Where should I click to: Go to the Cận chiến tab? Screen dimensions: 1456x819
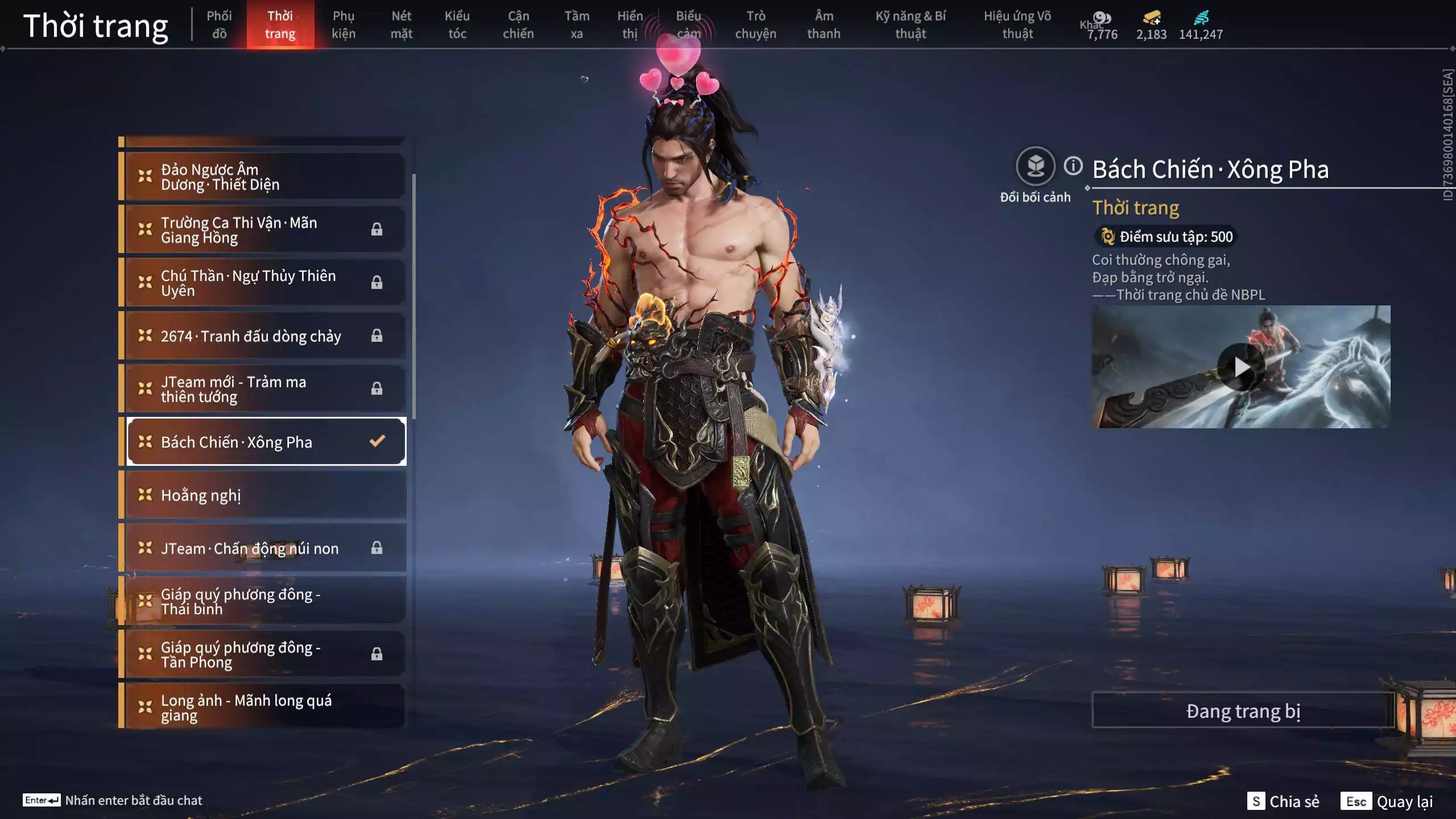tap(518, 24)
